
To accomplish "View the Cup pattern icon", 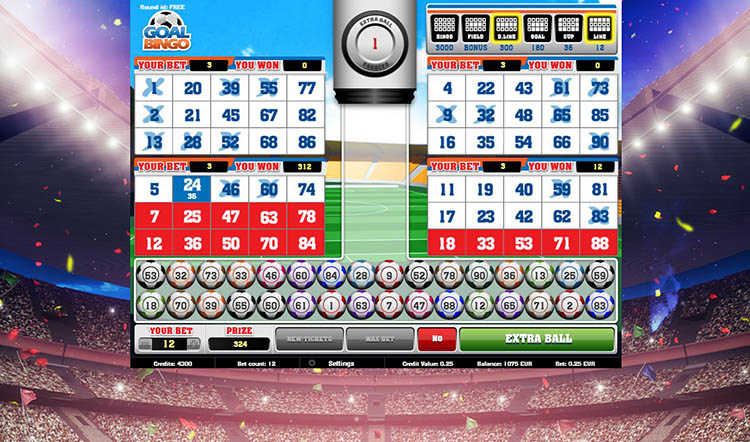I will [x=568, y=27].
